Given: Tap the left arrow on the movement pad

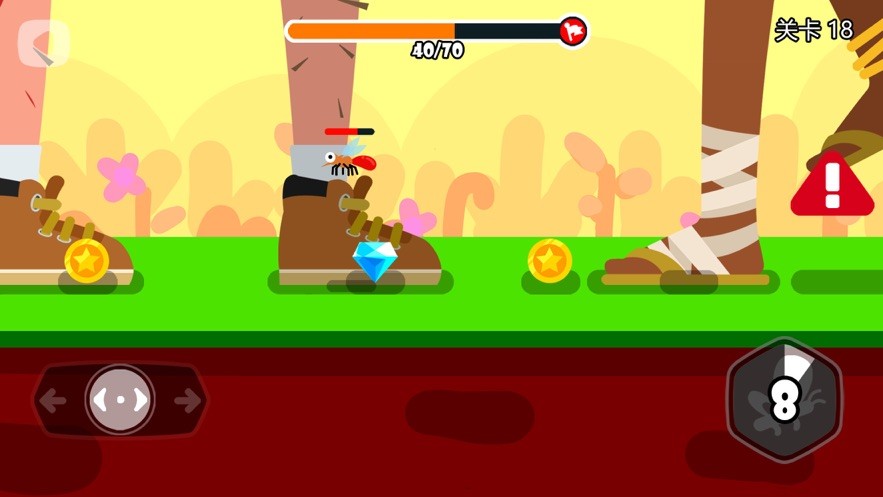Looking at the screenshot, I should click(54, 401).
